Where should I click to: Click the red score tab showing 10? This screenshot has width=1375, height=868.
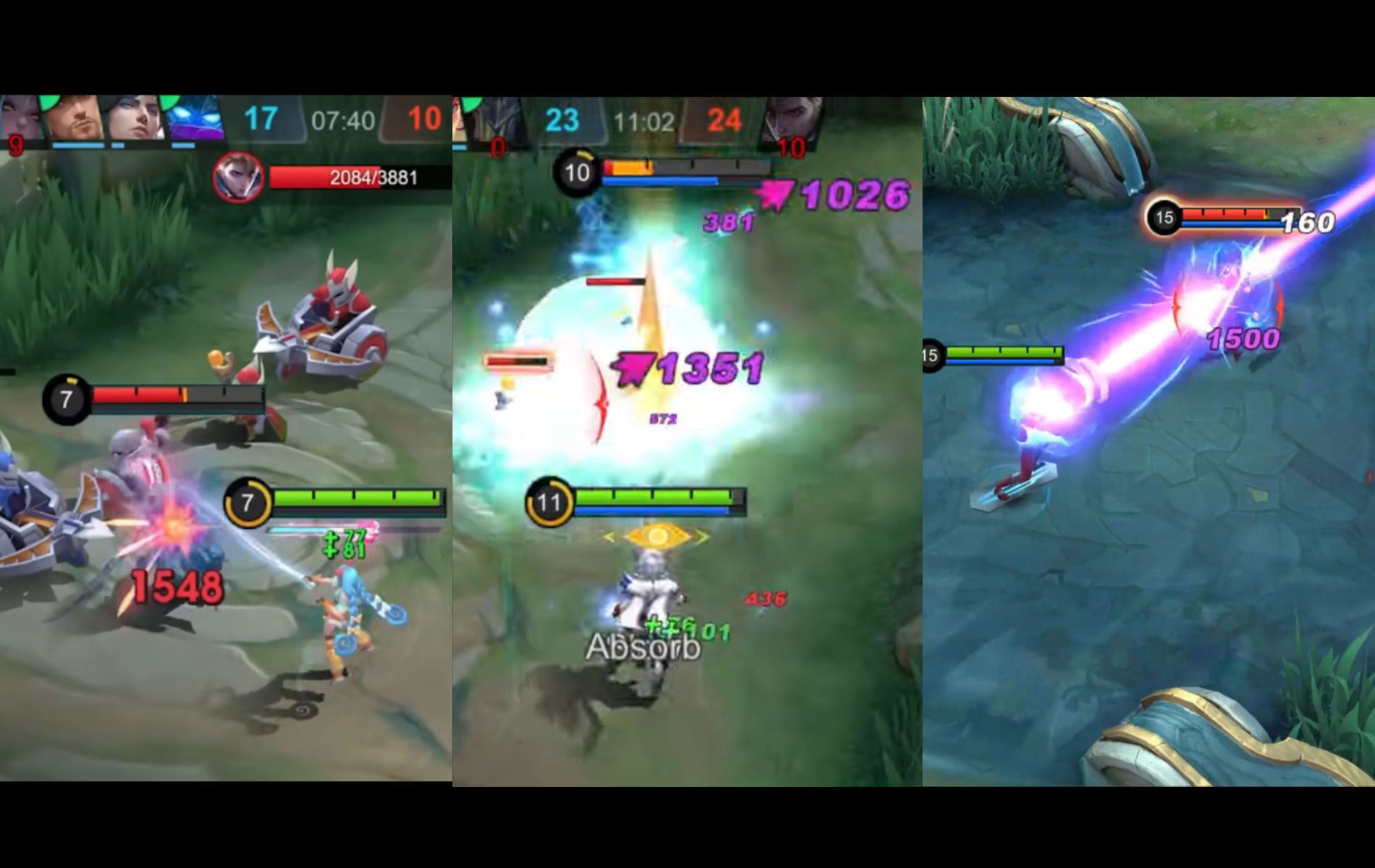coord(422,117)
